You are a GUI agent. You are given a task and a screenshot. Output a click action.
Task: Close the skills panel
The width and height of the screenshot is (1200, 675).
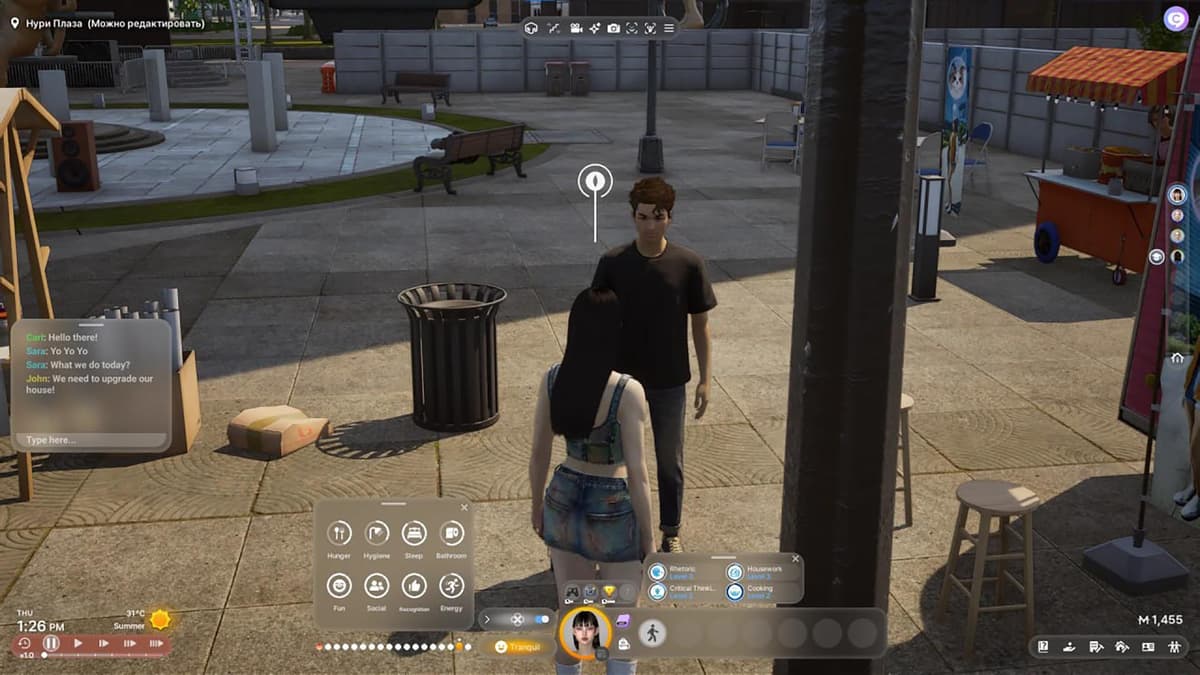[795, 559]
